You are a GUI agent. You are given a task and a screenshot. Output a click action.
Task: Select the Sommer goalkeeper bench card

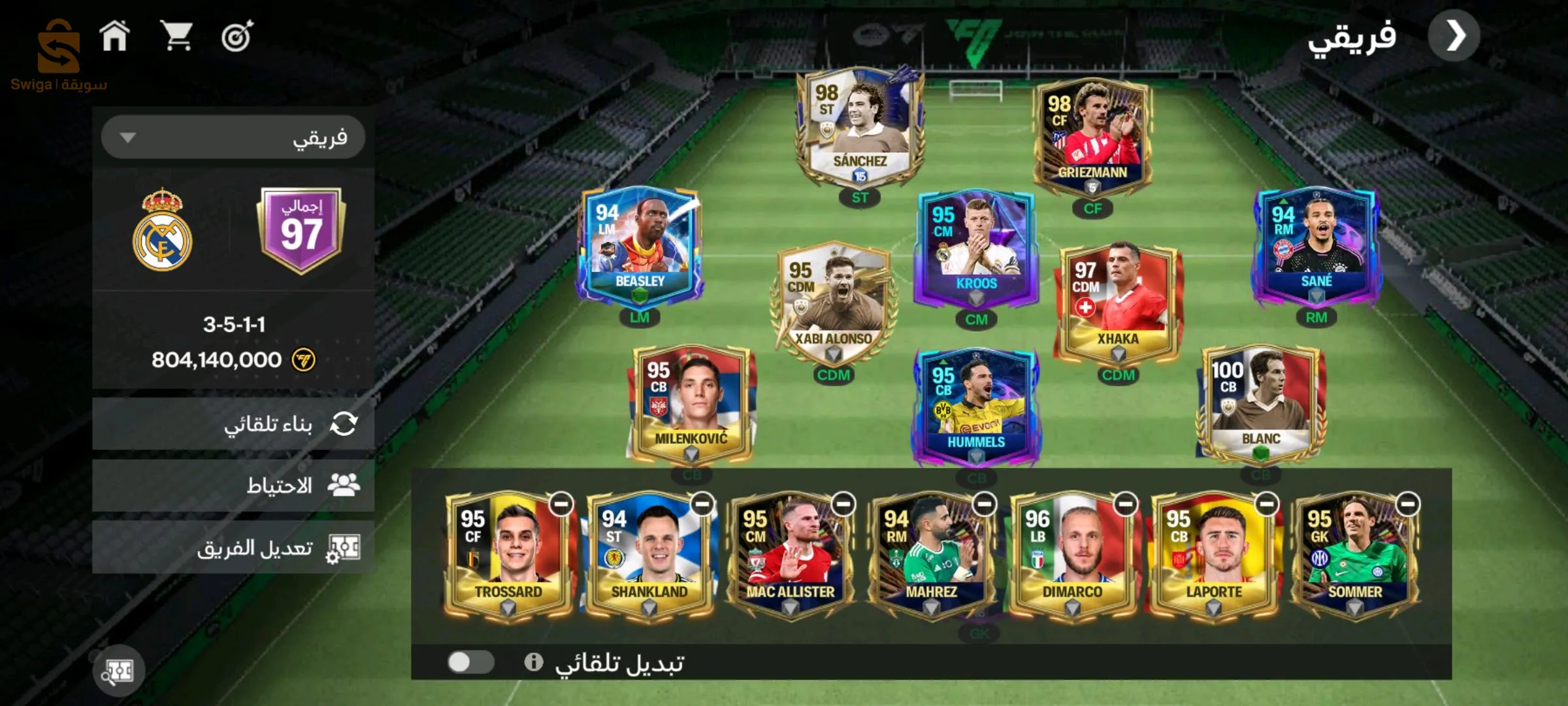click(1354, 556)
